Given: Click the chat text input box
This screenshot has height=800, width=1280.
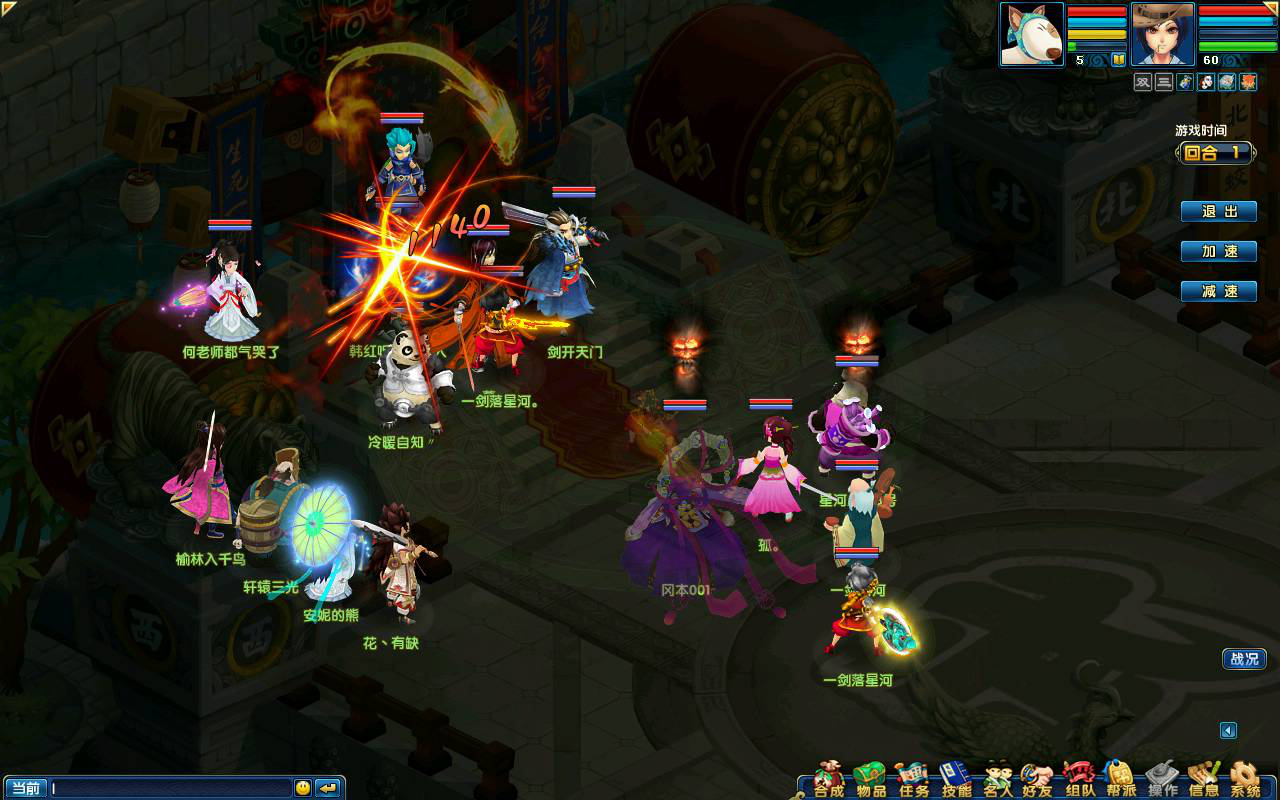Looking at the screenshot, I should 170,788.
